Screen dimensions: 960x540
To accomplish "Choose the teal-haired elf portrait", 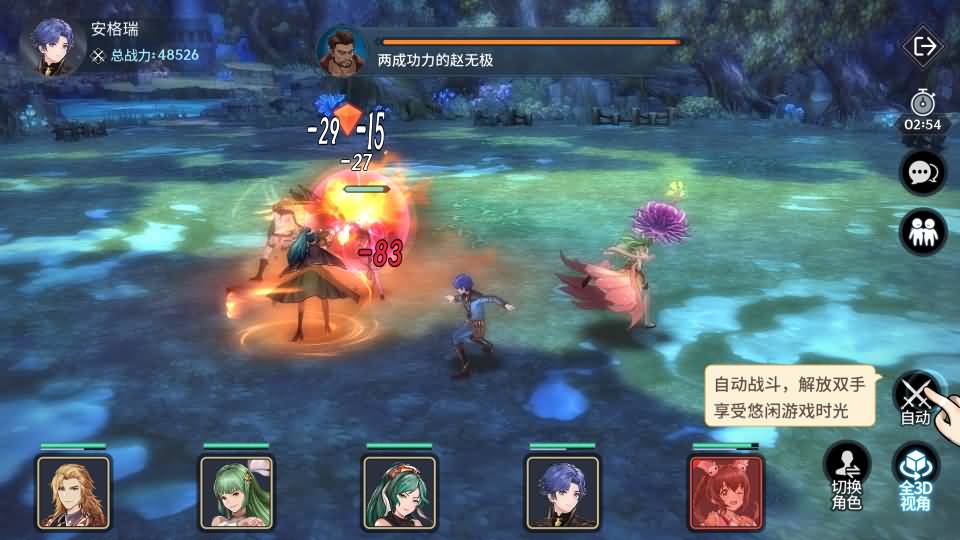I will 400,491.
